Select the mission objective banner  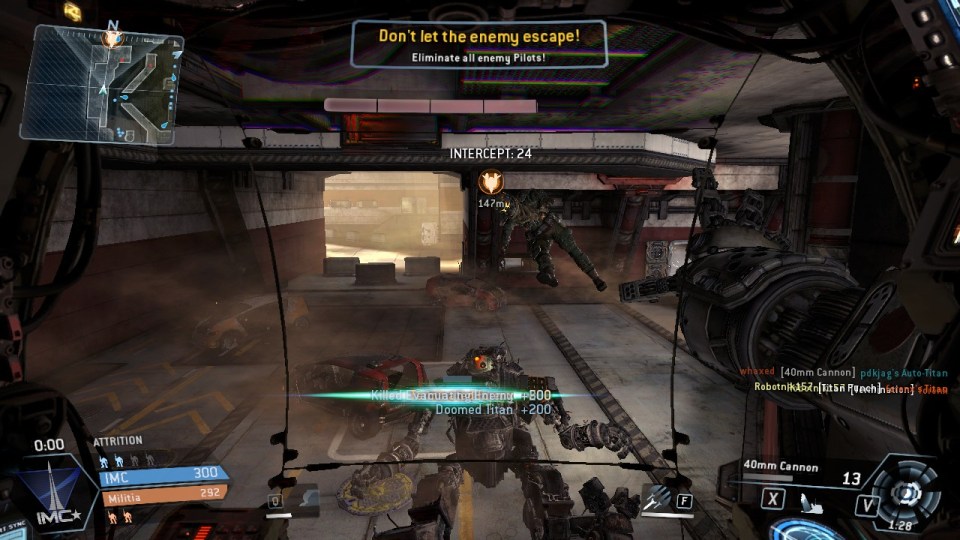tap(479, 44)
